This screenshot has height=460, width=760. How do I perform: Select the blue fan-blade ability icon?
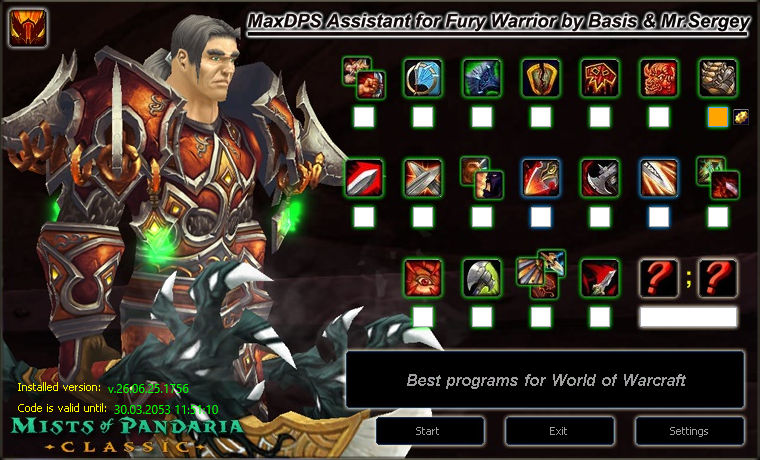point(423,78)
